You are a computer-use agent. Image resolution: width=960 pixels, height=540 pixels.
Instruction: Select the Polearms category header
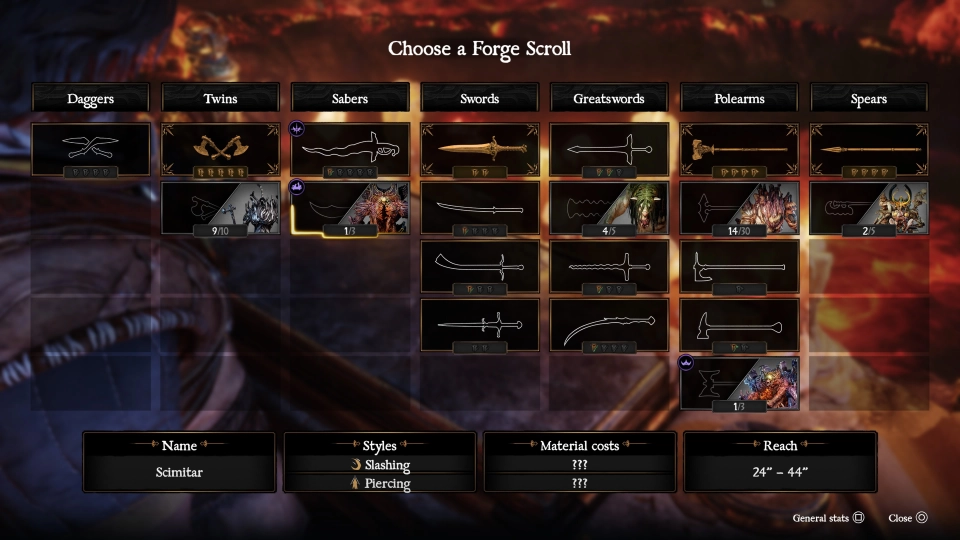tap(739, 98)
